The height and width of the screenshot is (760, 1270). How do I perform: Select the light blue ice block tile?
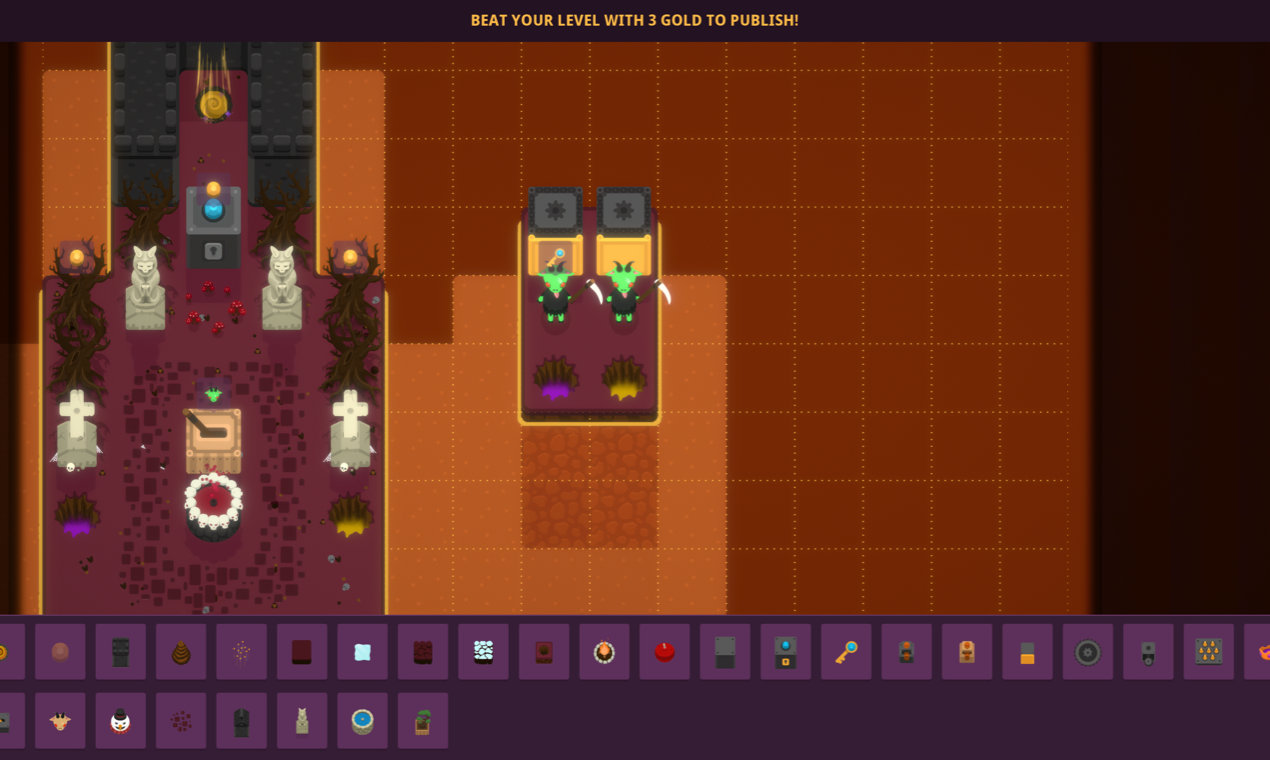pyautogui.click(x=362, y=652)
